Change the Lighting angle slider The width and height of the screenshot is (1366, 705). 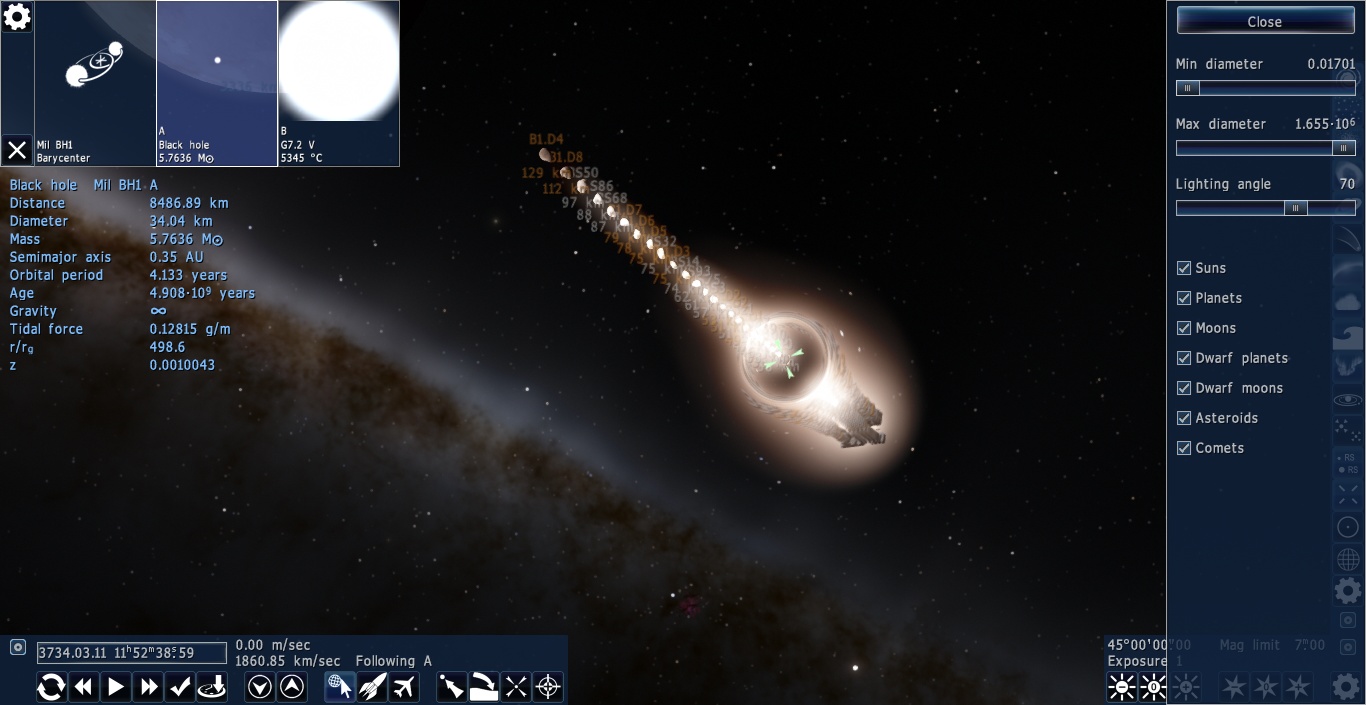tap(1295, 208)
